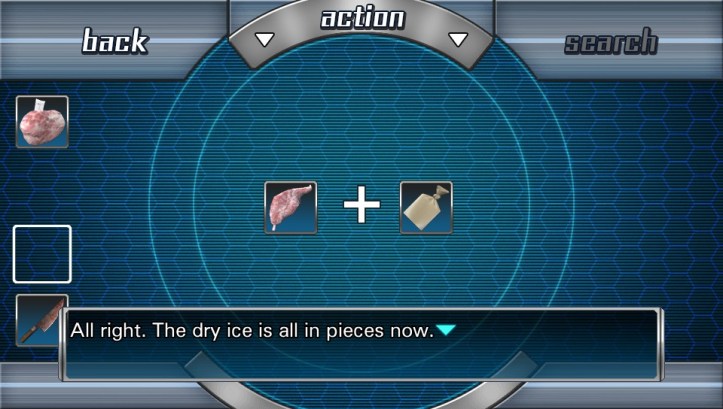The height and width of the screenshot is (409, 723).
Task: Switch to the search mode
Action: point(610,42)
